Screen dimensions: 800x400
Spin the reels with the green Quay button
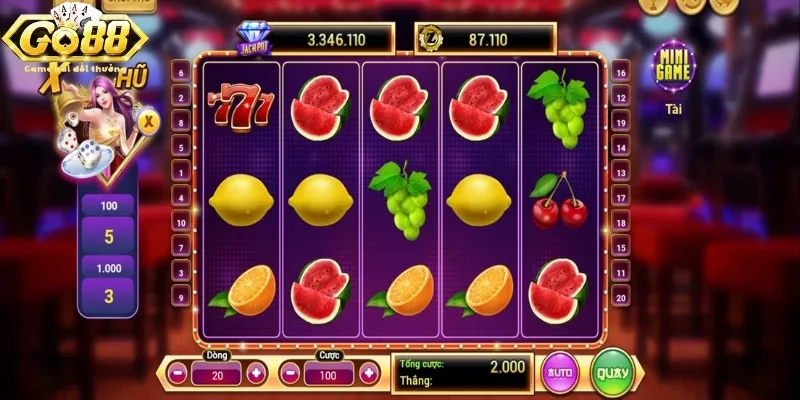(613, 374)
